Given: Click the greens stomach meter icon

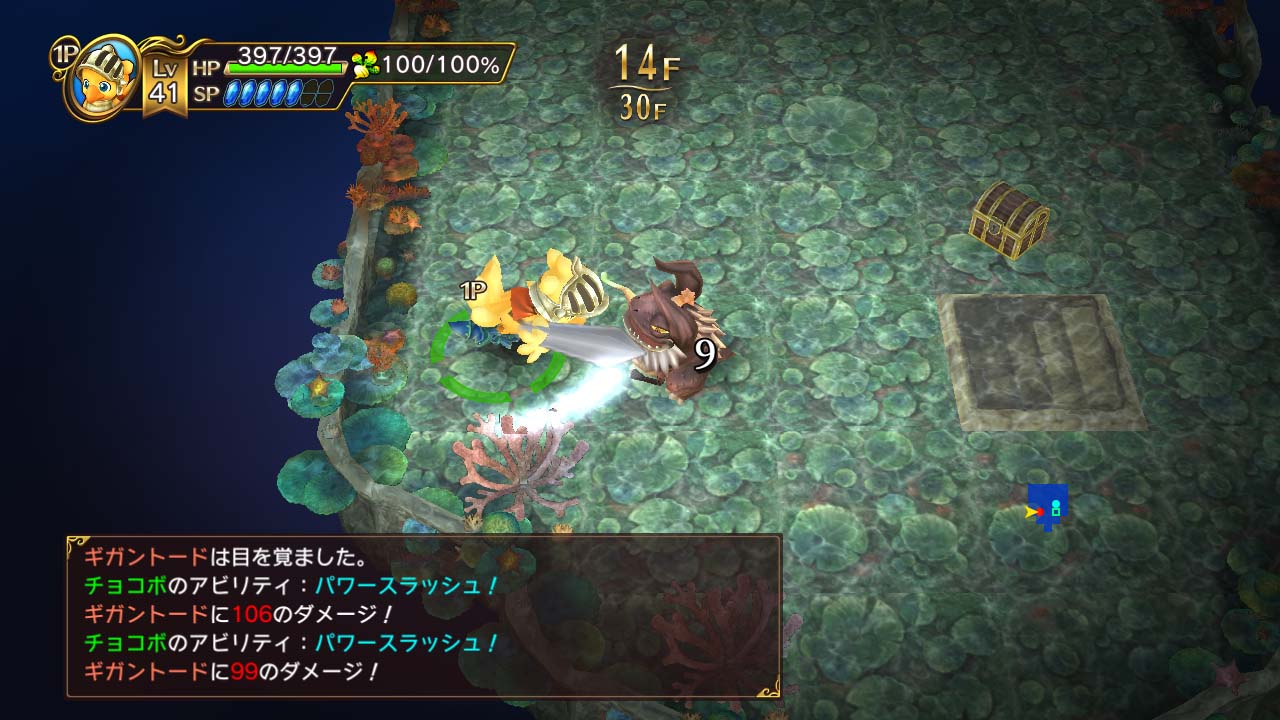Looking at the screenshot, I should pyautogui.click(x=365, y=62).
